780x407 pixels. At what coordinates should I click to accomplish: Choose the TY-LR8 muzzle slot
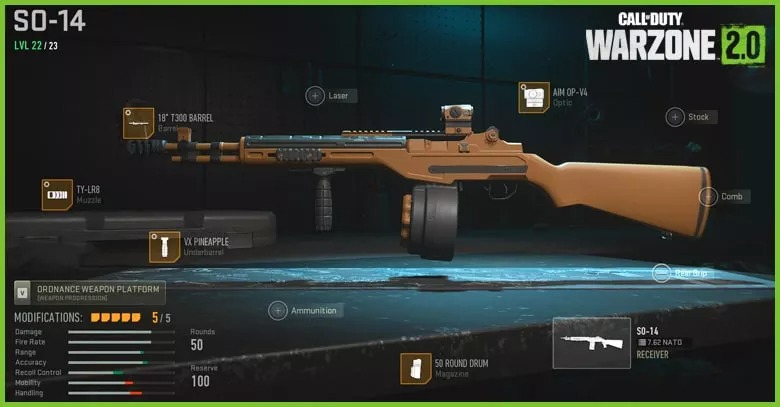[57, 194]
